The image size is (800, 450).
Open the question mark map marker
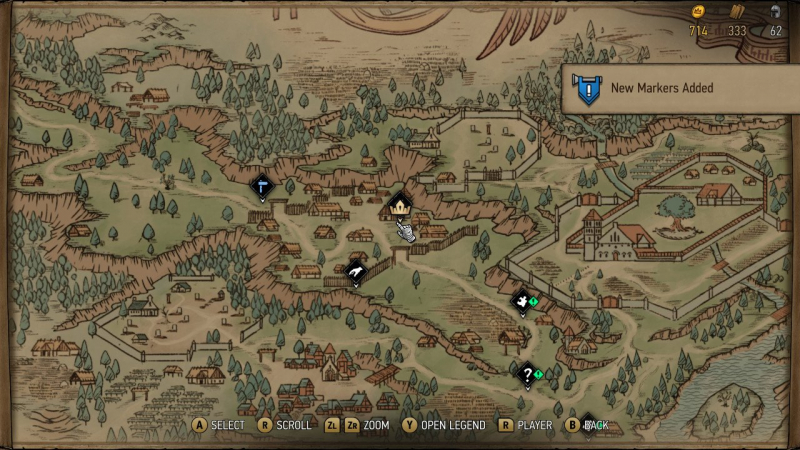point(527,374)
